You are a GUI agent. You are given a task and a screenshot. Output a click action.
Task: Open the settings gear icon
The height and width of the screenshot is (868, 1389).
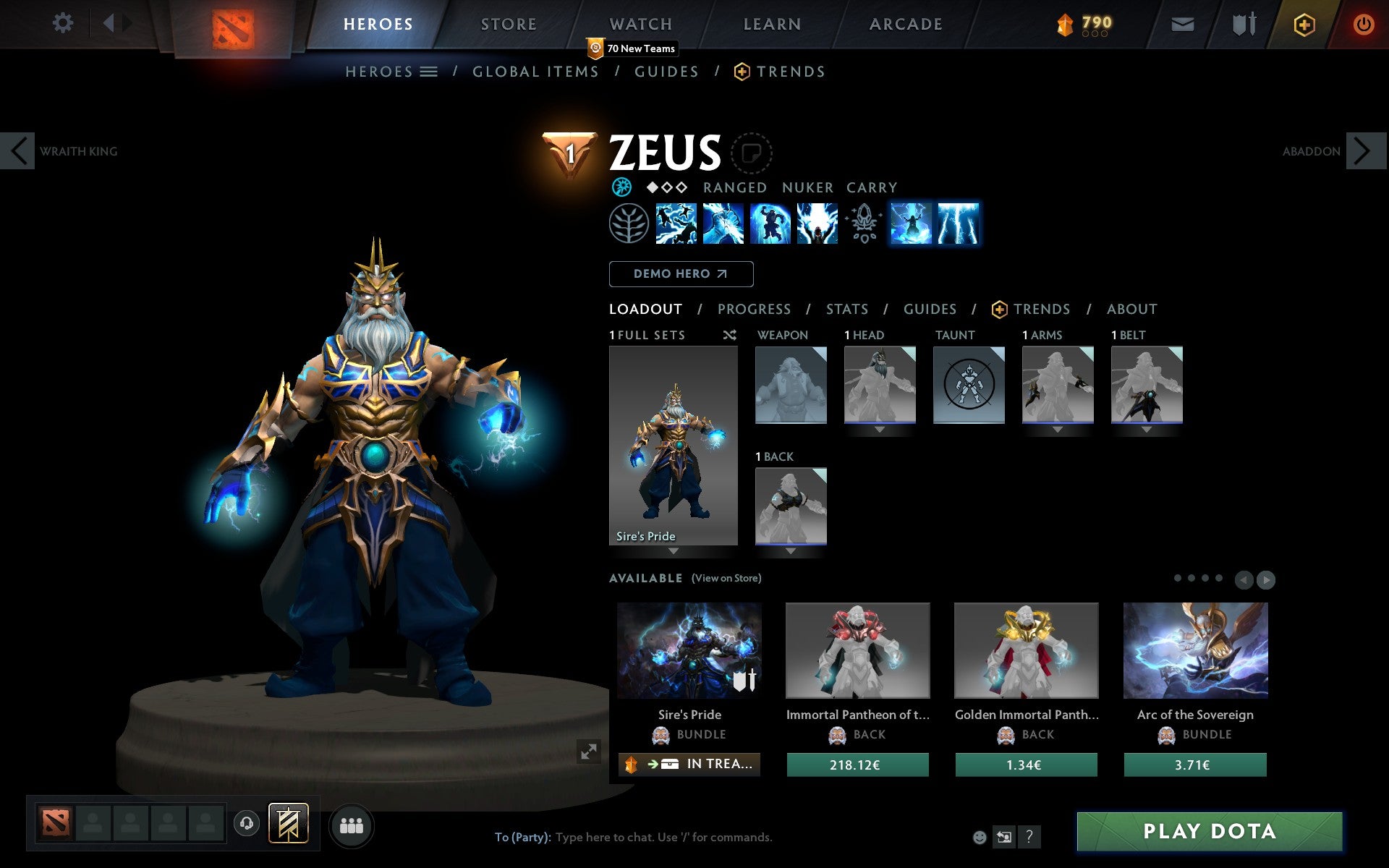(64, 23)
